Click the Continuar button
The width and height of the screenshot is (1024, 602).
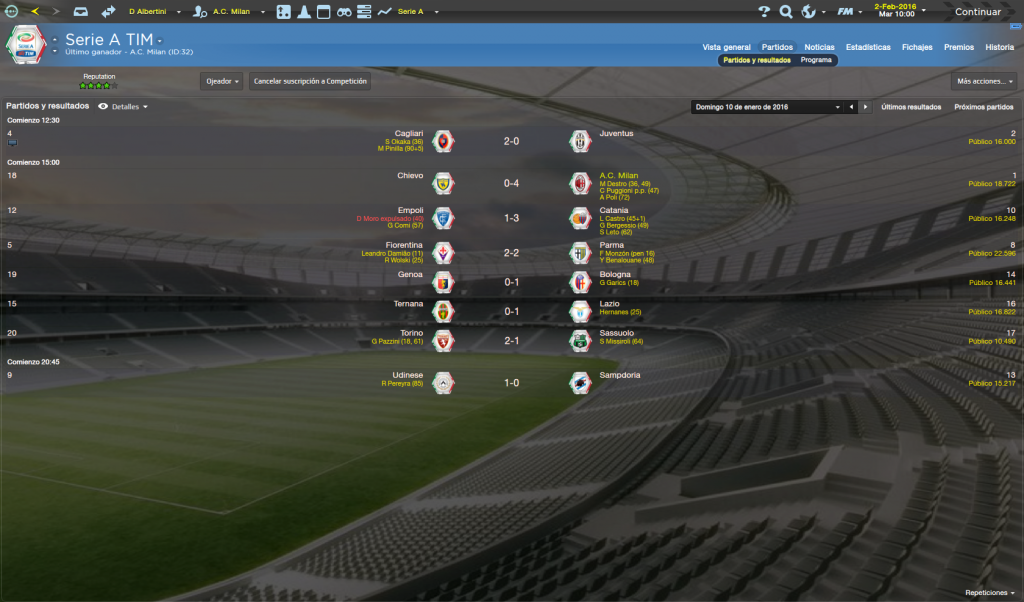pos(977,12)
